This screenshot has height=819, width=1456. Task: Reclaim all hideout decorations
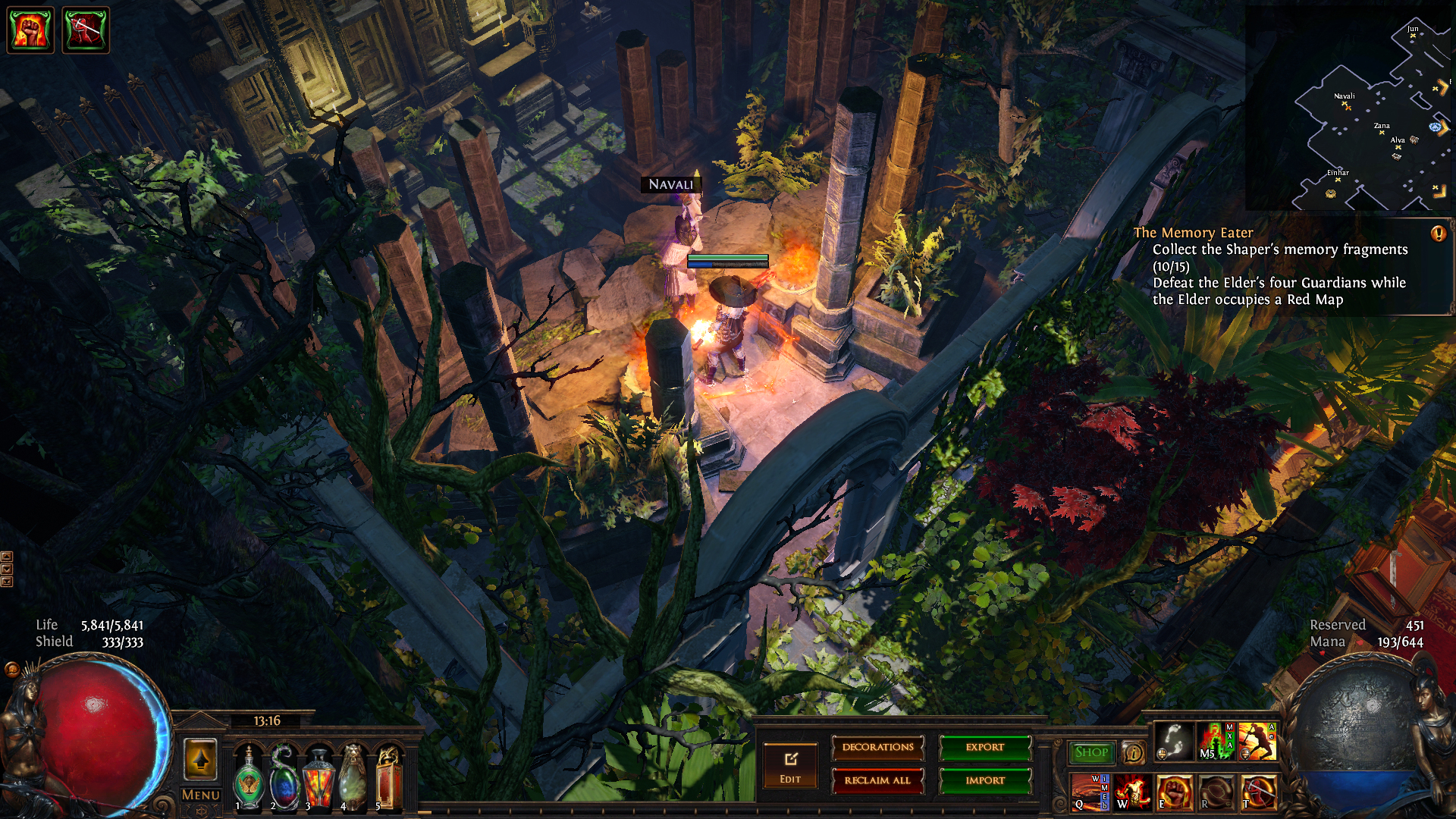click(877, 780)
